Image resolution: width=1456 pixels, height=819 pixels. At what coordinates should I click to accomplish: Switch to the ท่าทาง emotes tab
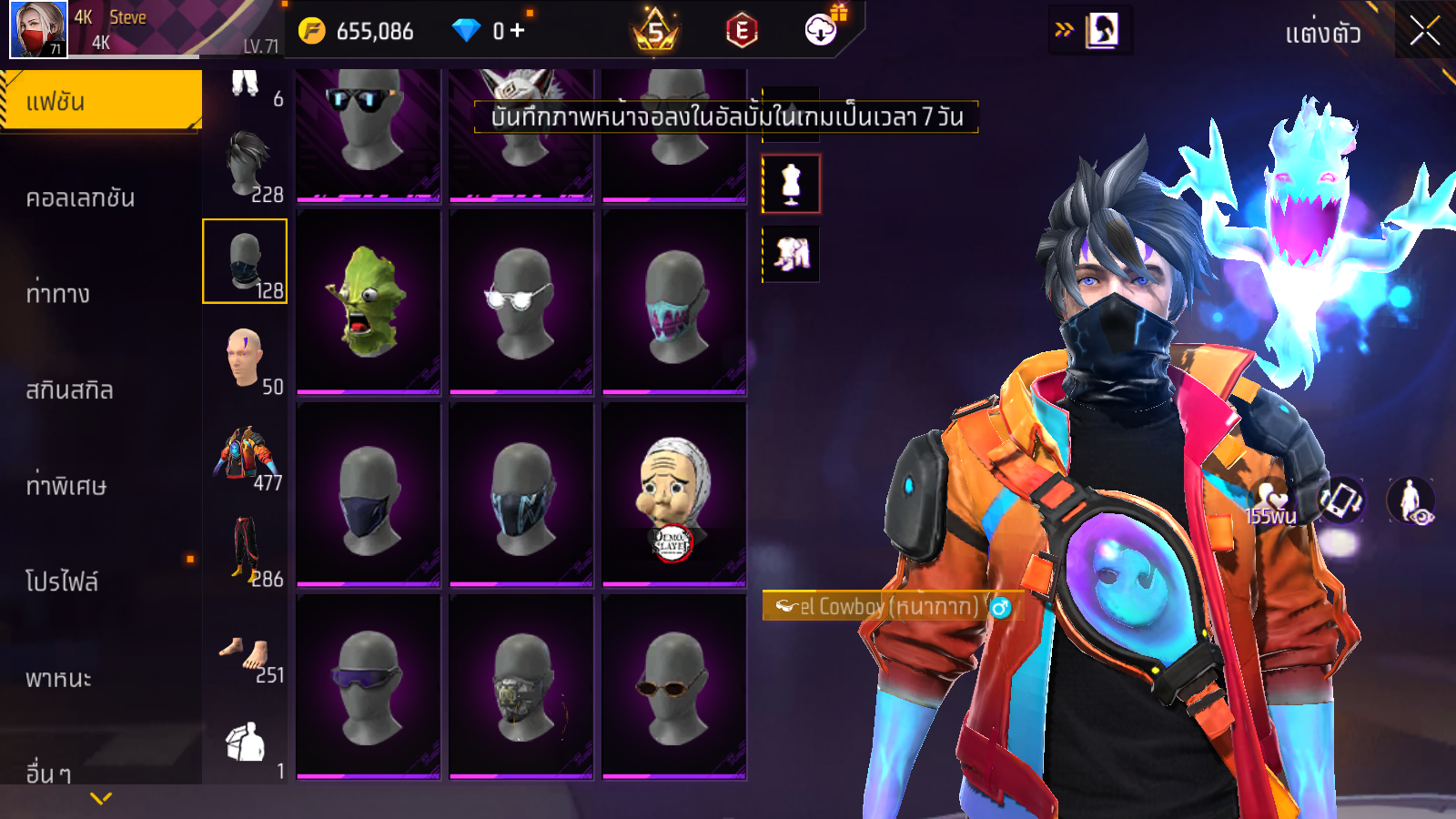(58, 293)
